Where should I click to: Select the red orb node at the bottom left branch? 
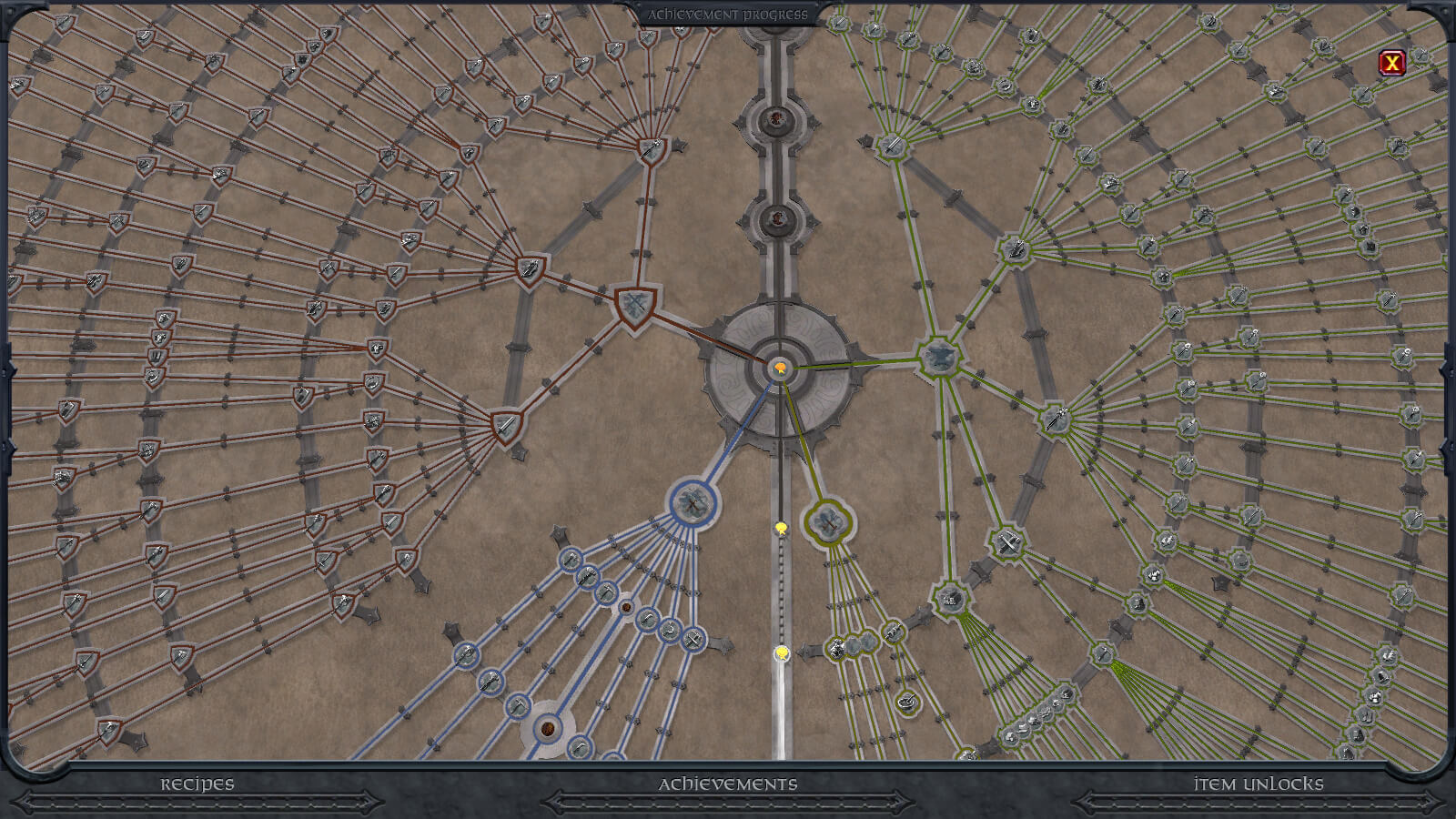(547, 727)
